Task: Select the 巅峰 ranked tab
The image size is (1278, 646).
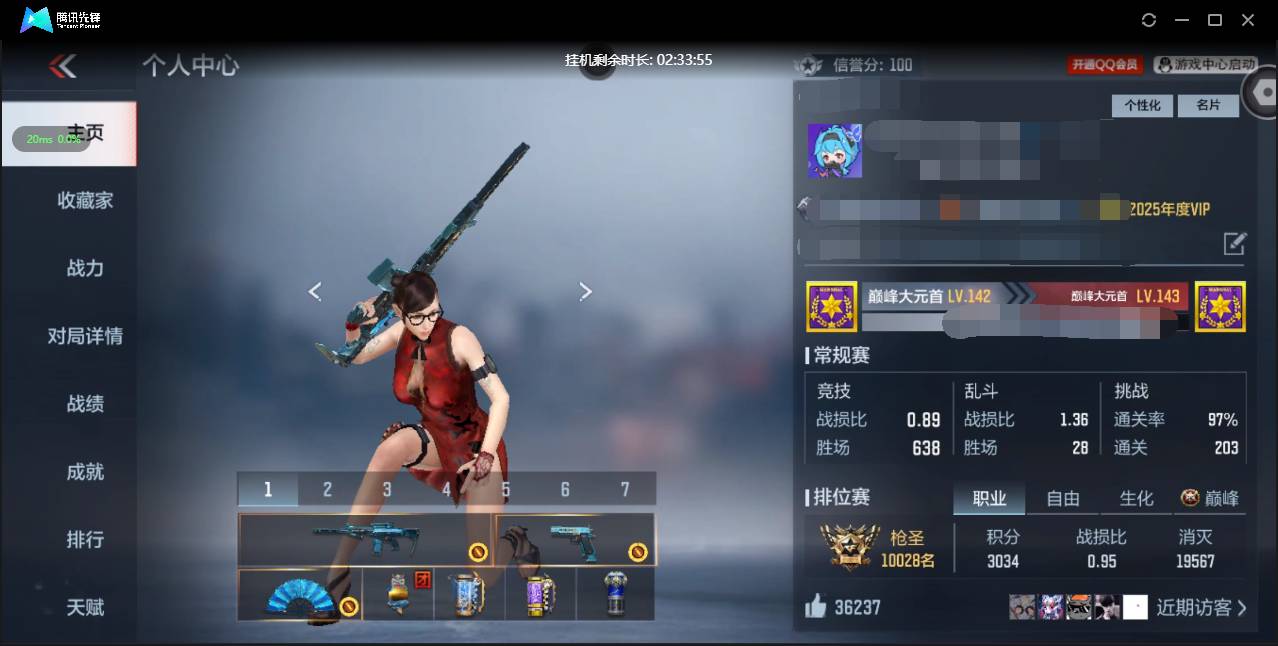Action: 1210,498
